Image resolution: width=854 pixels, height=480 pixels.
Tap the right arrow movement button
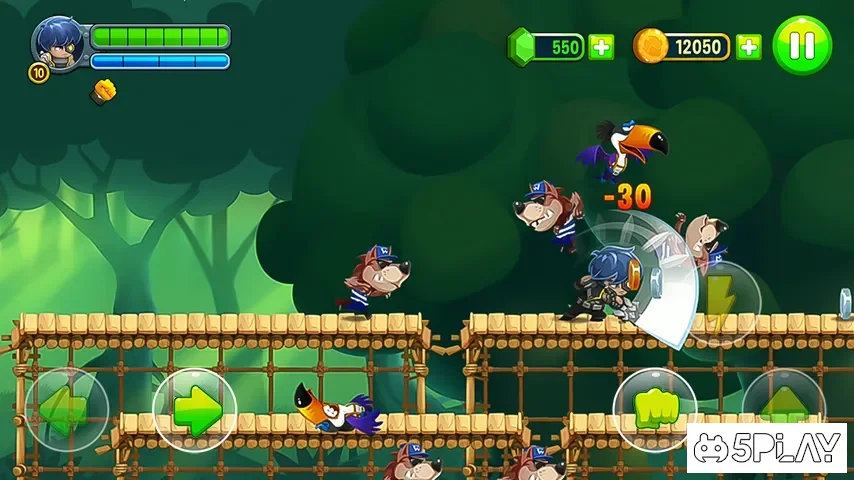tap(195, 410)
